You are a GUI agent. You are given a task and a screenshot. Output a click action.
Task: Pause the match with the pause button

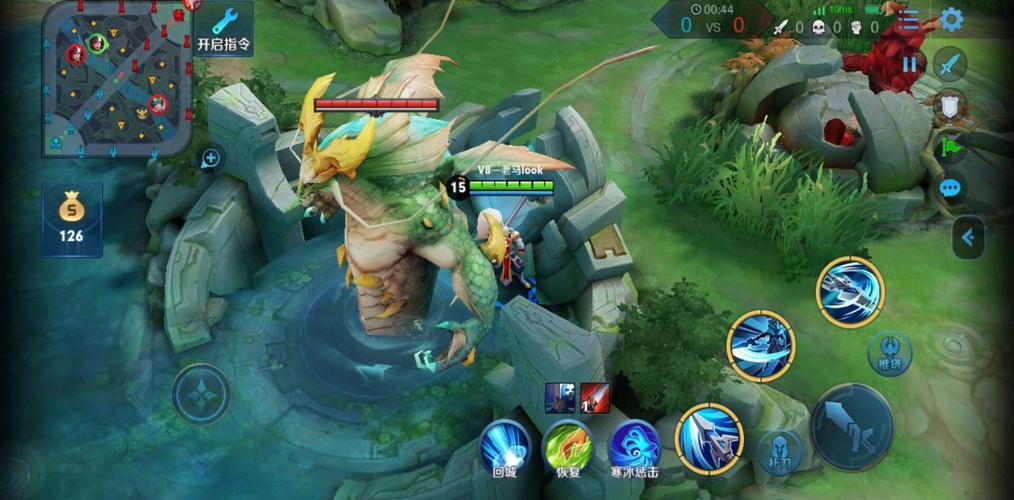coord(909,64)
